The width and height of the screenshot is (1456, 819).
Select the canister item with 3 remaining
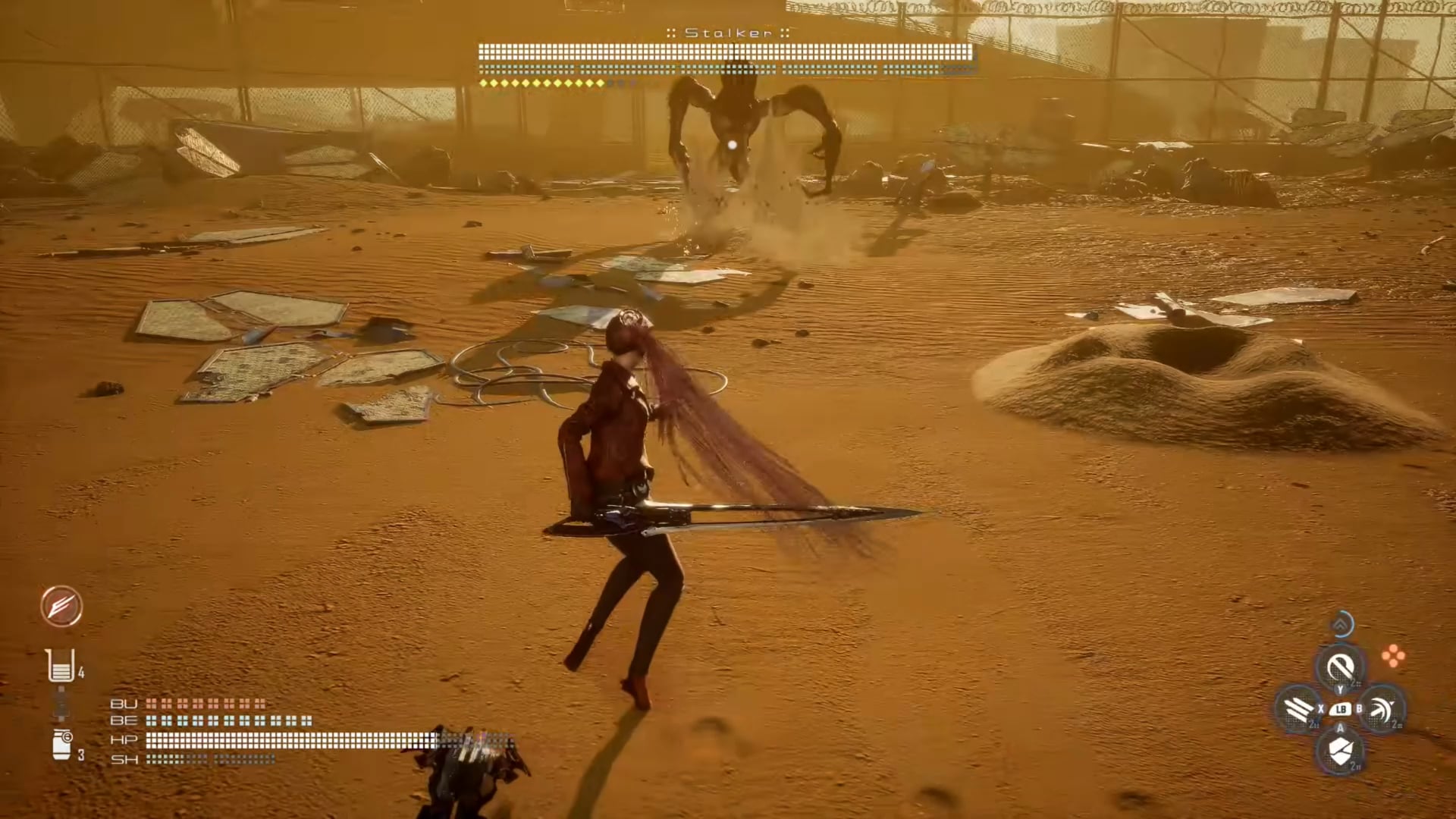(x=61, y=743)
